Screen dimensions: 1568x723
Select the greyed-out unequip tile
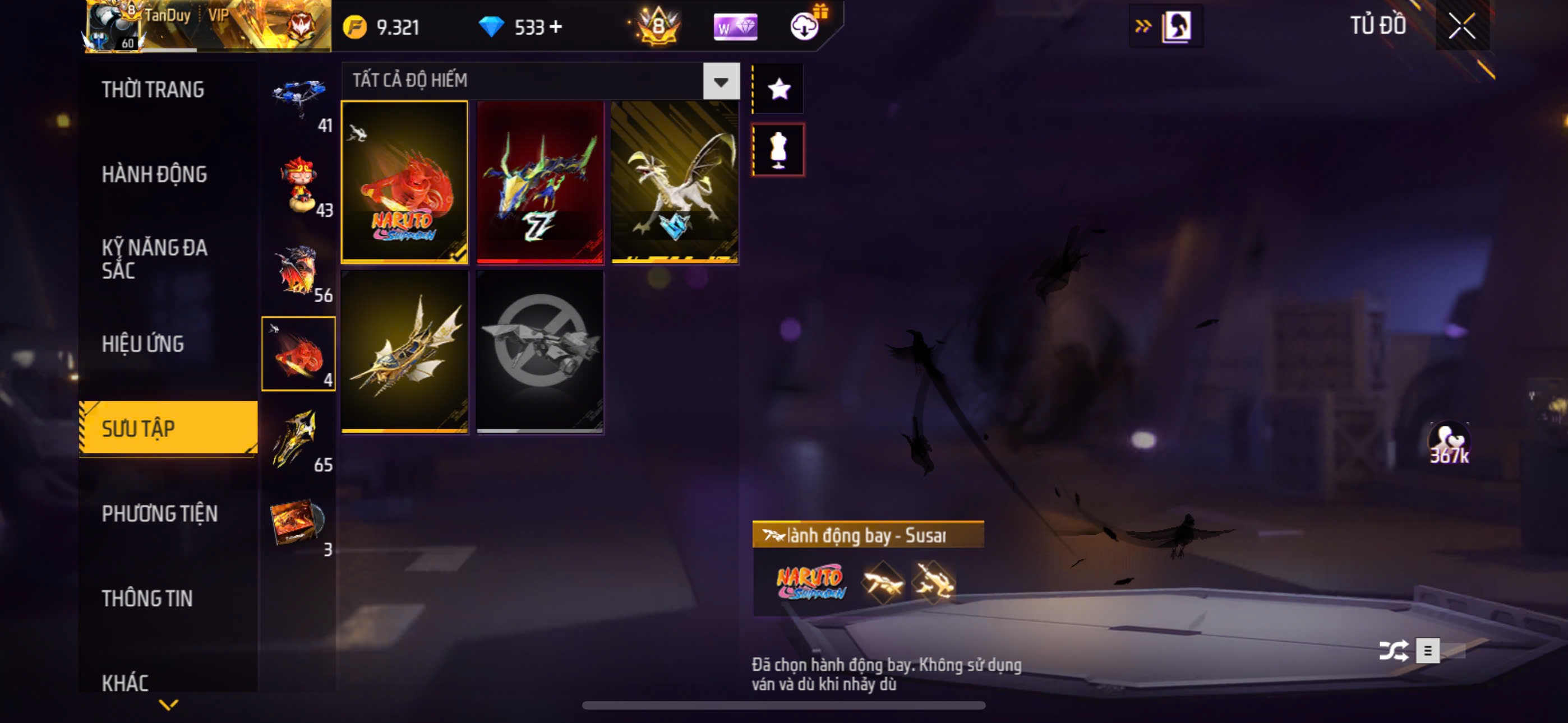click(540, 351)
